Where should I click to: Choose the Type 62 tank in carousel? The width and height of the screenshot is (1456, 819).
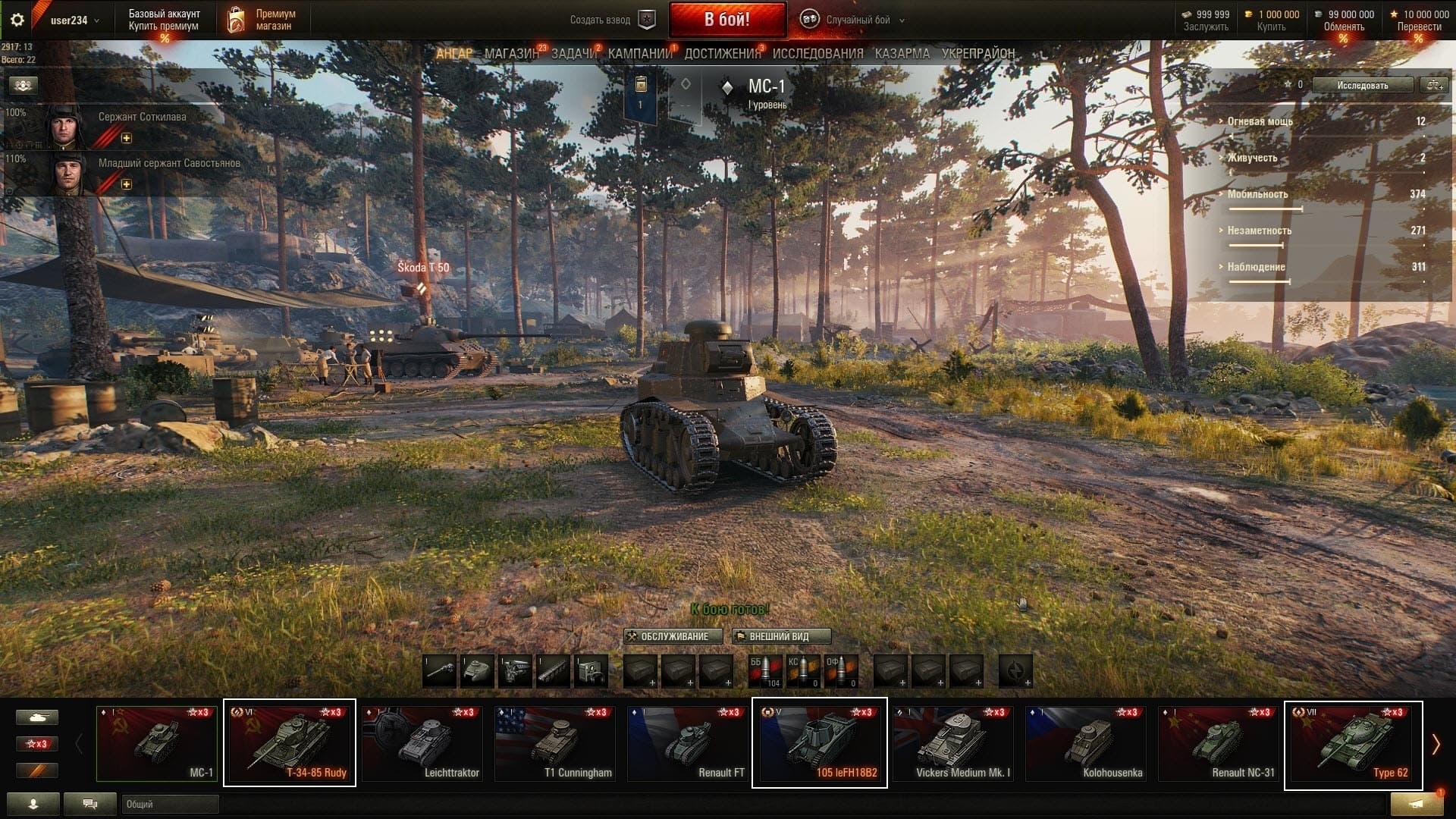tap(1353, 745)
